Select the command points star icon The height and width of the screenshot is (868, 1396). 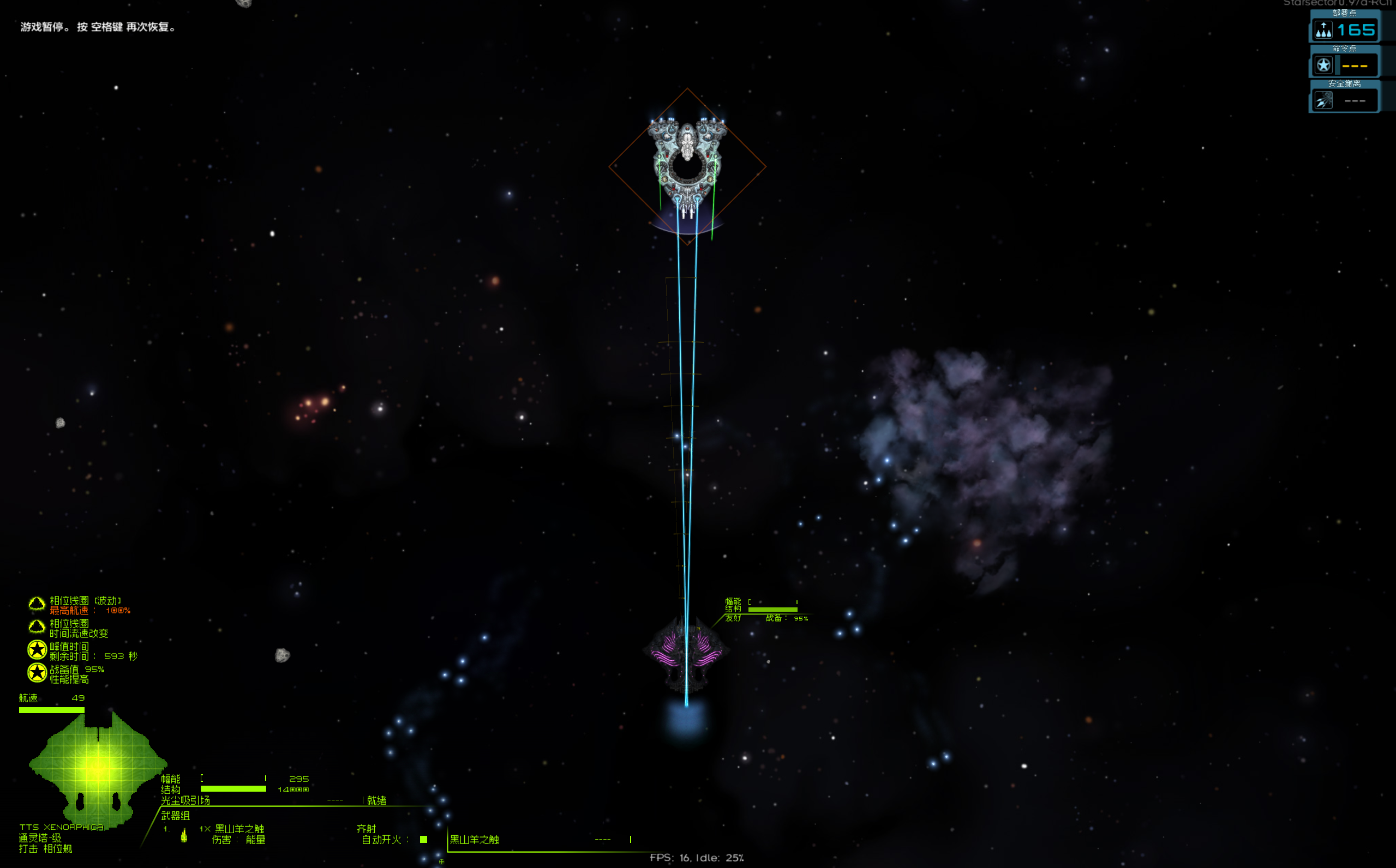pyautogui.click(x=1323, y=65)
